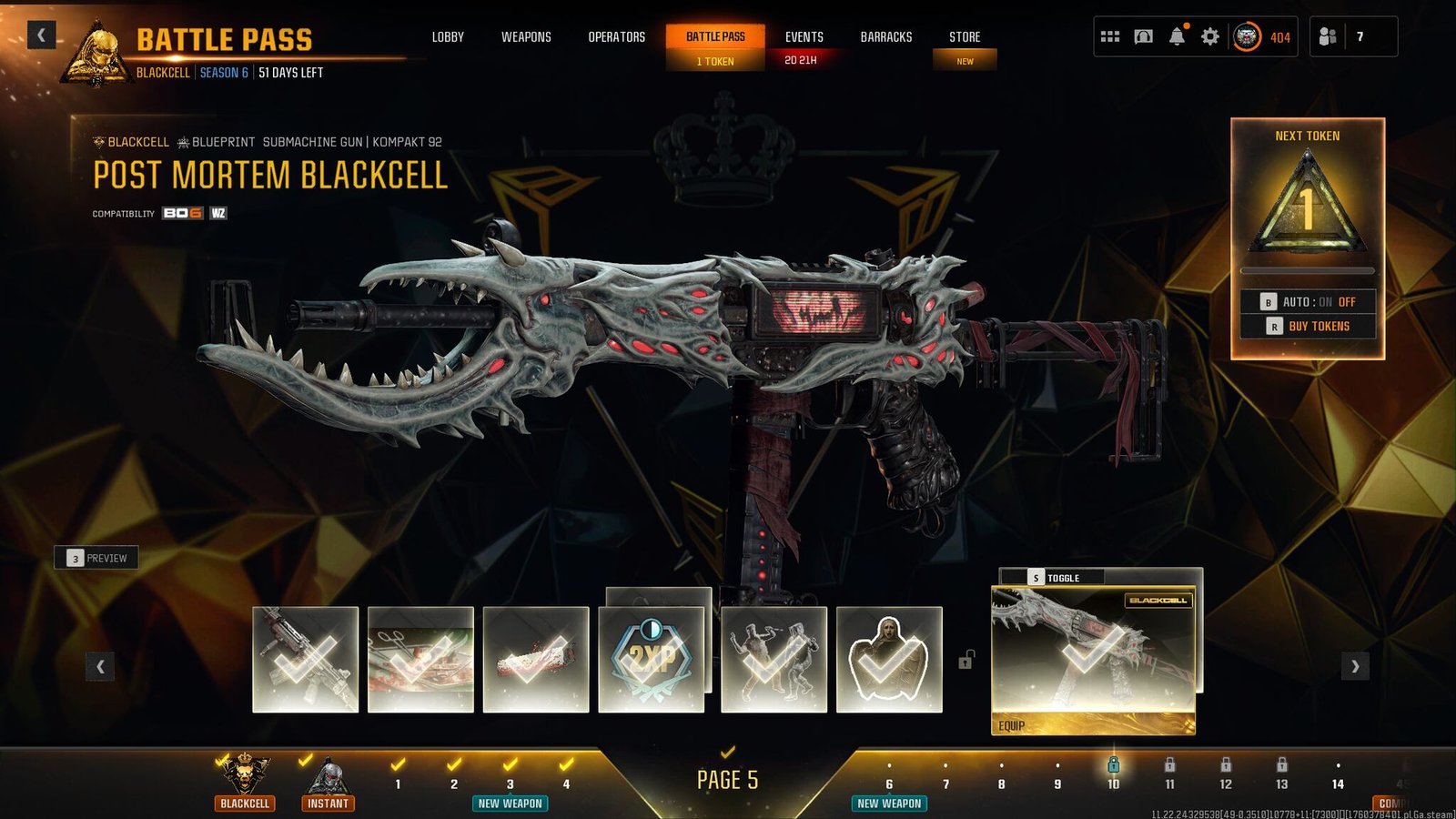
Task: Open the Events tab
Action: click(804, 37)
